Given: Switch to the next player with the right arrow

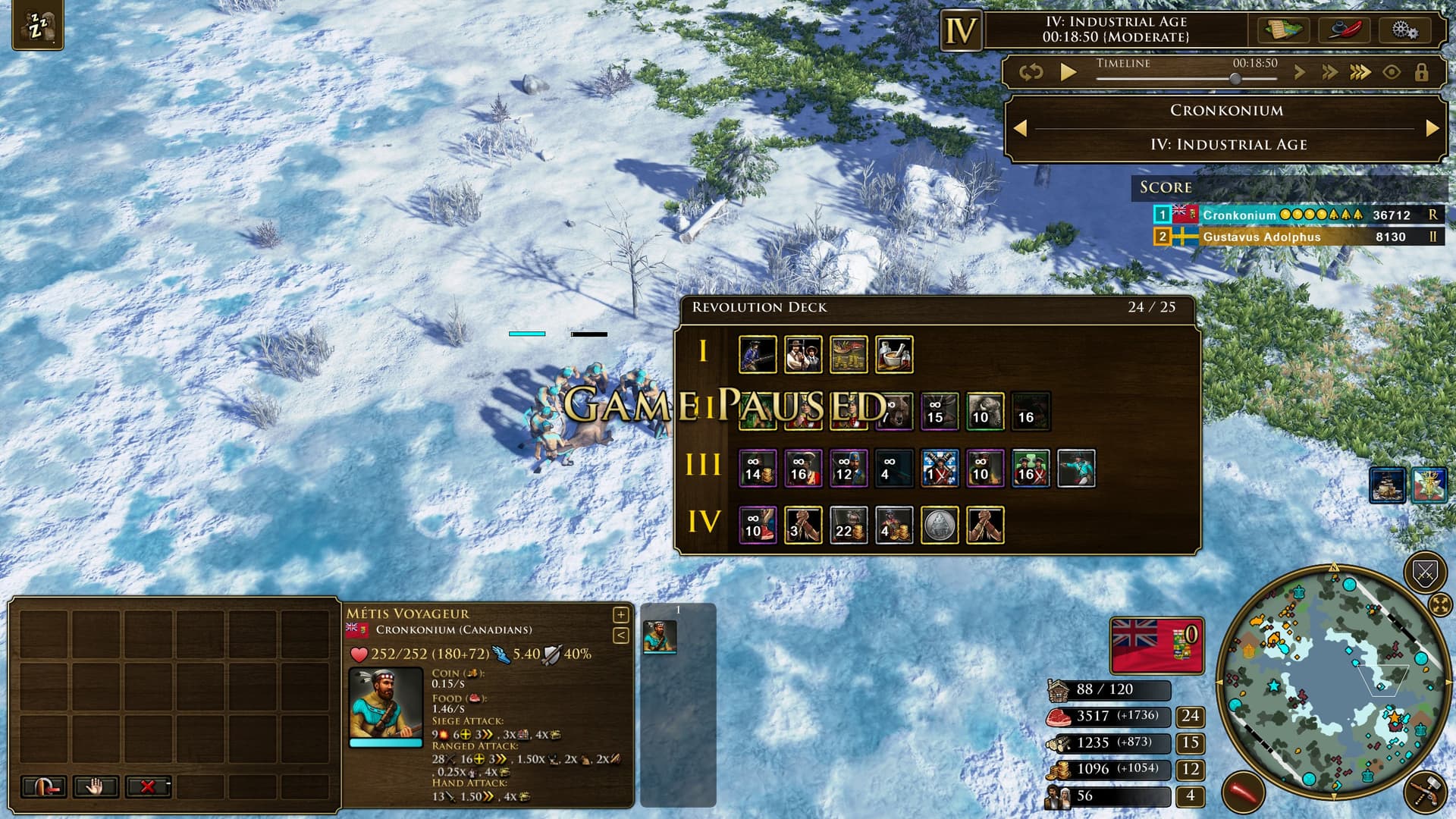Looking at the screenshot, I should [1432, 128].
